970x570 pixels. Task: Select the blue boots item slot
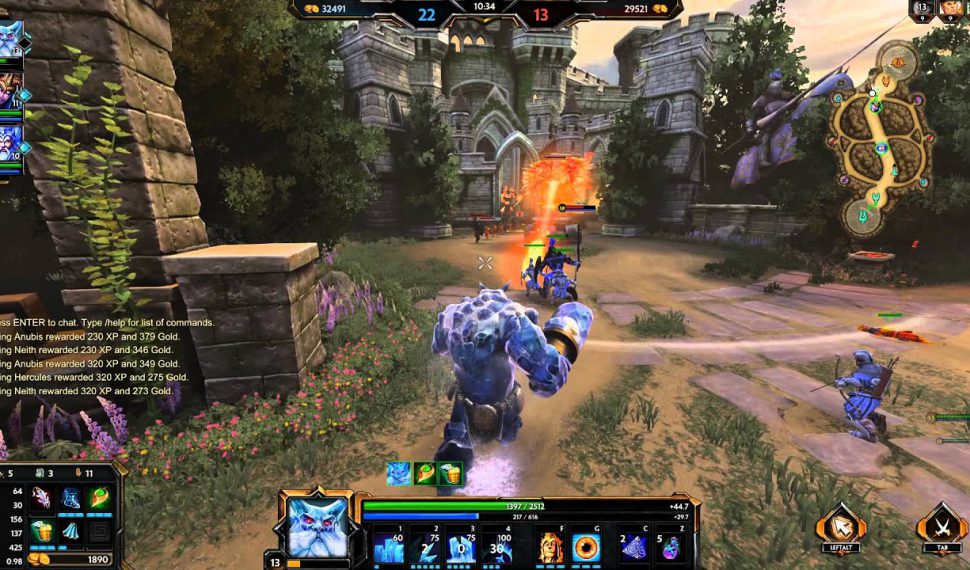click(x=71, y=498)
